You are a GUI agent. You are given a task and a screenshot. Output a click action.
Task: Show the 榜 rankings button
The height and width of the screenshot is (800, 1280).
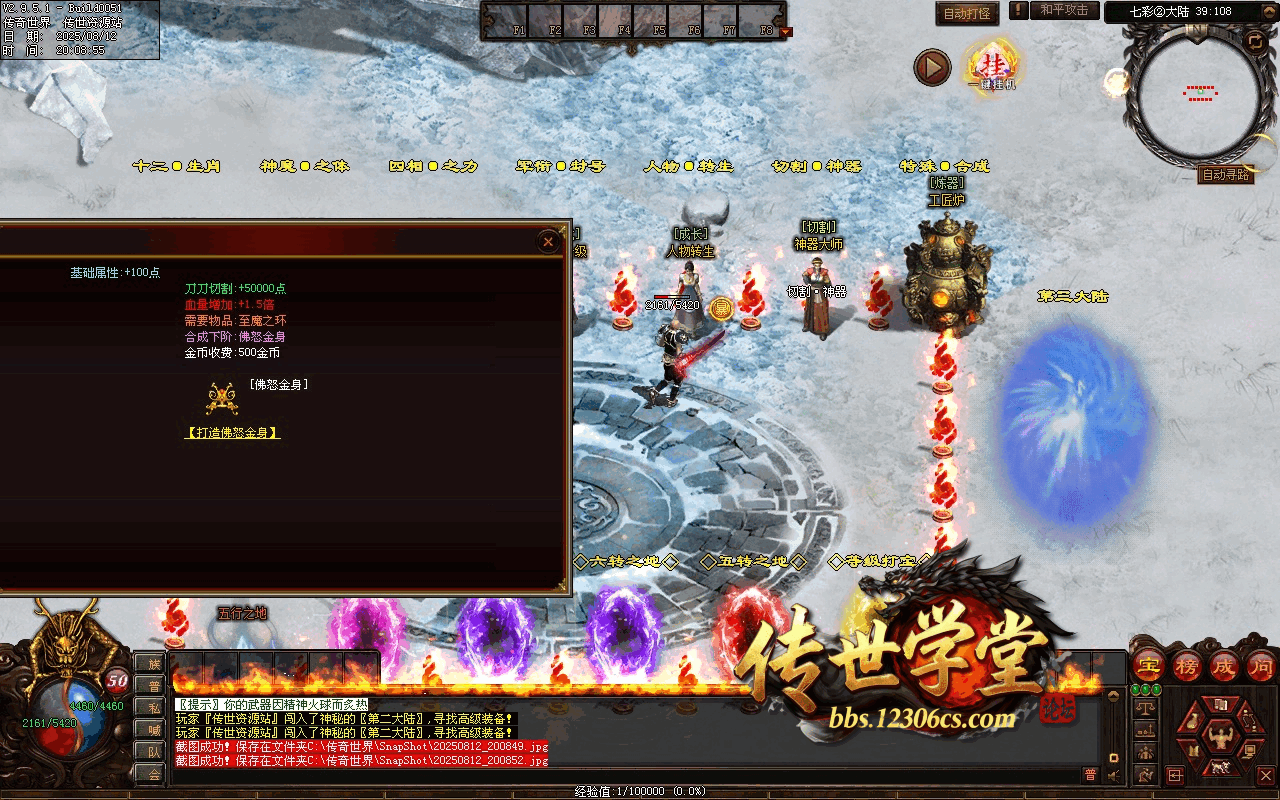(x=1185, y=665)
